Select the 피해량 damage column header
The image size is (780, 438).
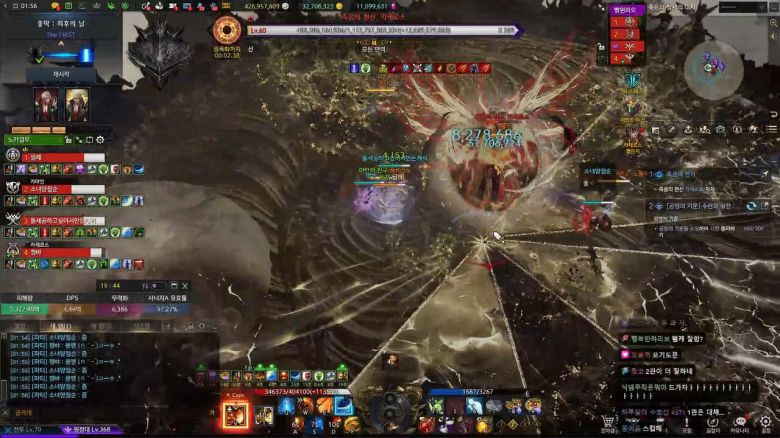[22, 298]
